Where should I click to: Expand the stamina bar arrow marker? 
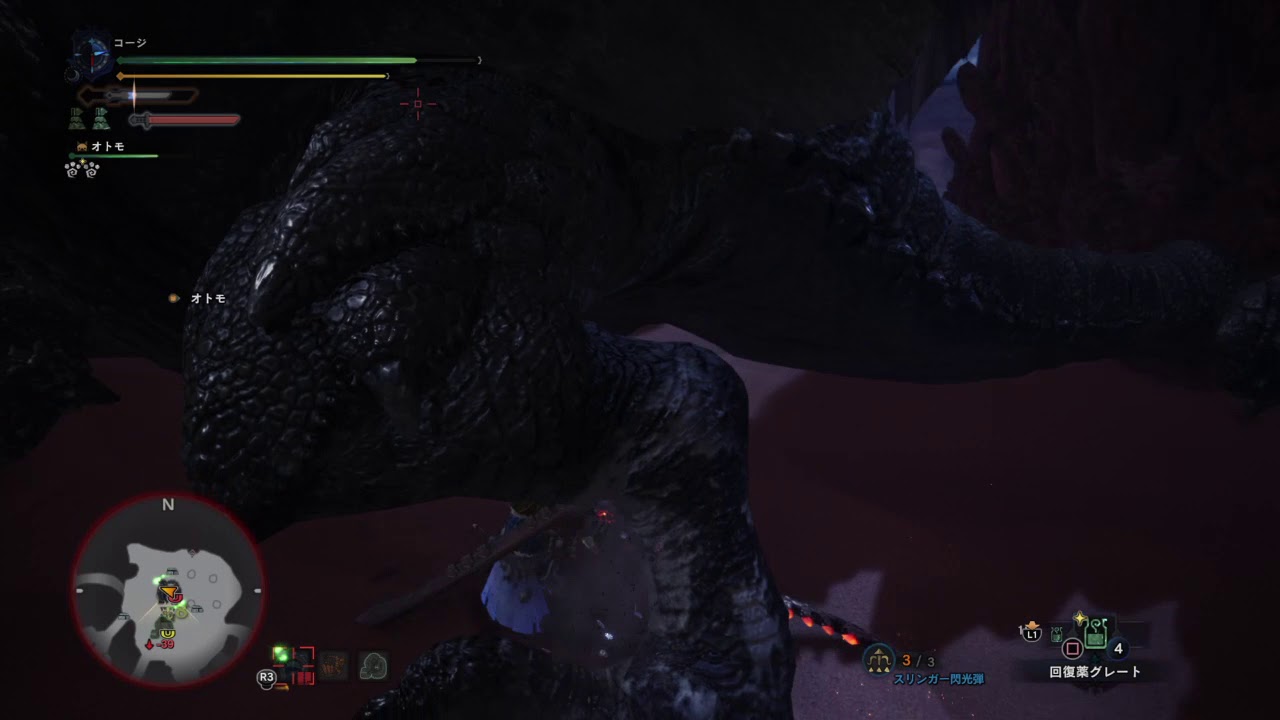(x=120, y=76)
